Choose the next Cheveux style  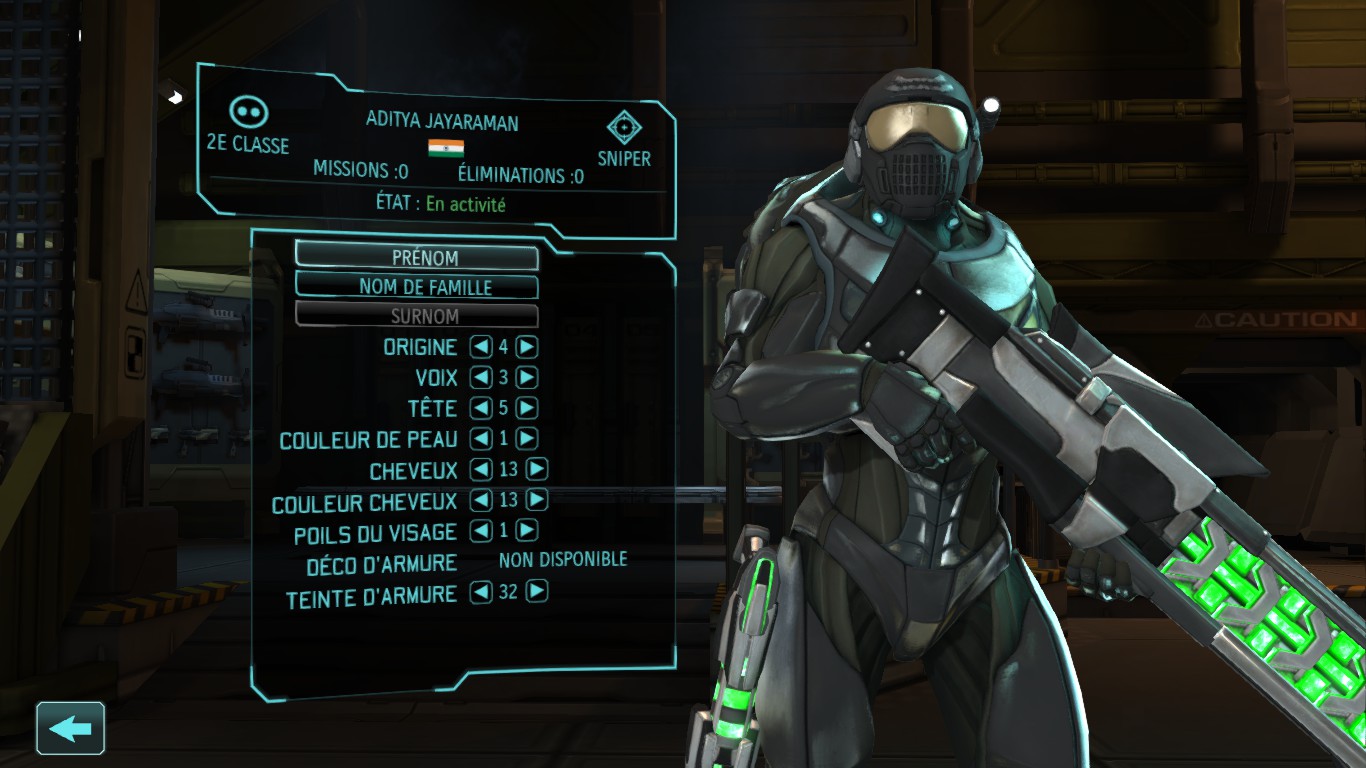(x=537, y=469)
